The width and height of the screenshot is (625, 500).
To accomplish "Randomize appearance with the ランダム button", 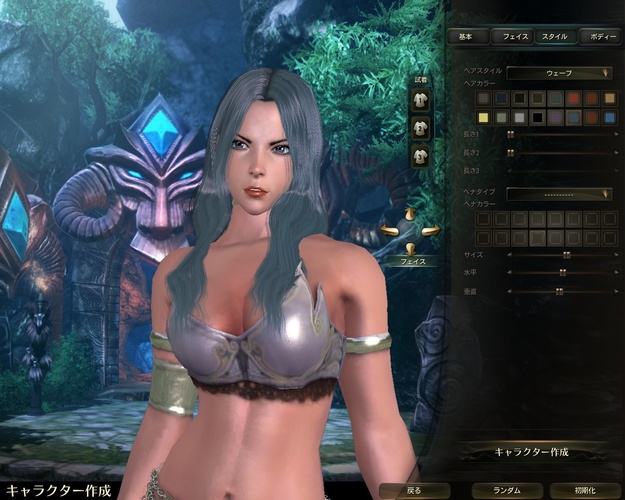I will pyautogui.click(x=499, y=491).
